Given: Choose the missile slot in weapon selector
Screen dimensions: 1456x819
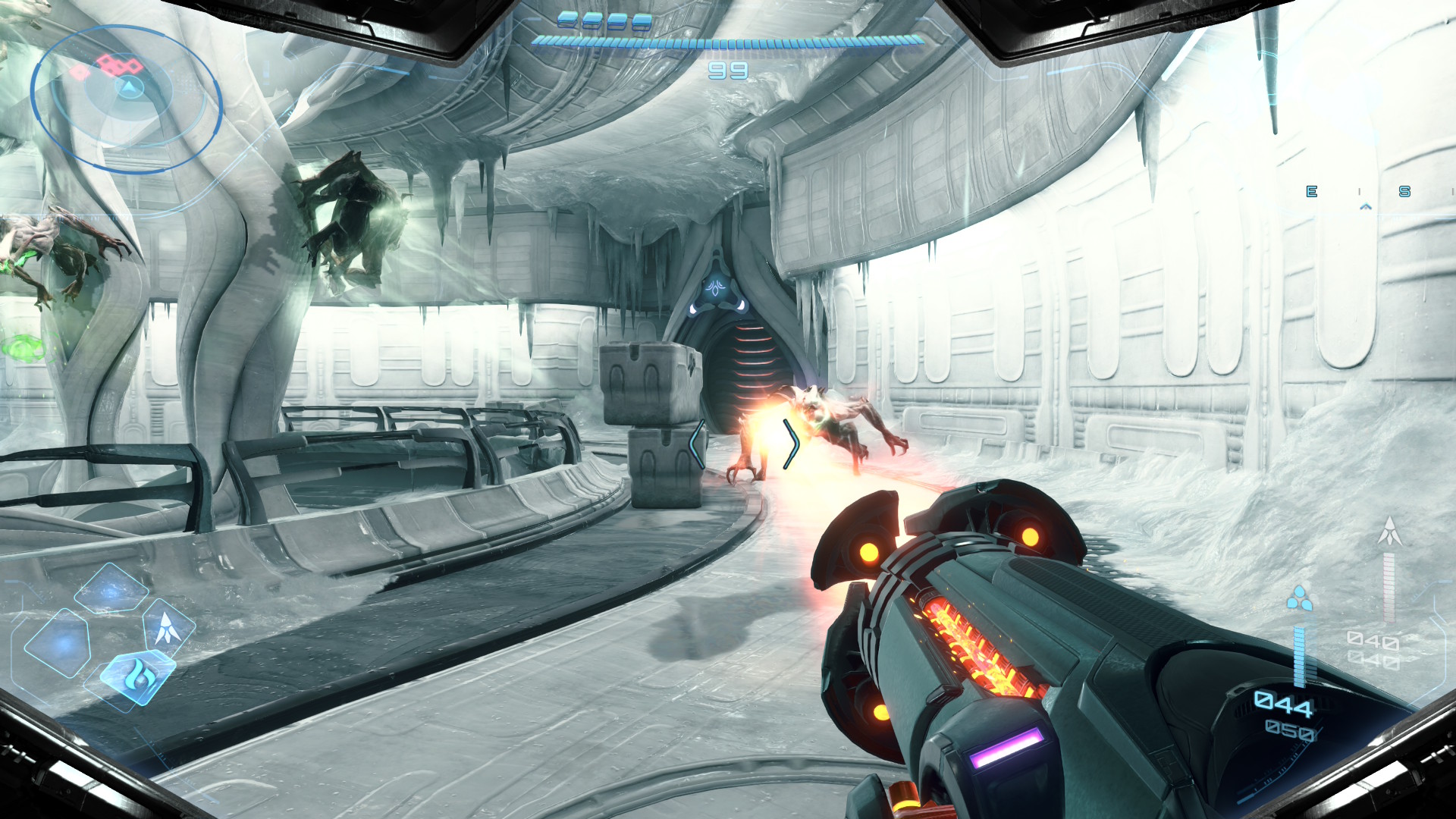Looking at the screenshot, I should [x=167, y=627].
